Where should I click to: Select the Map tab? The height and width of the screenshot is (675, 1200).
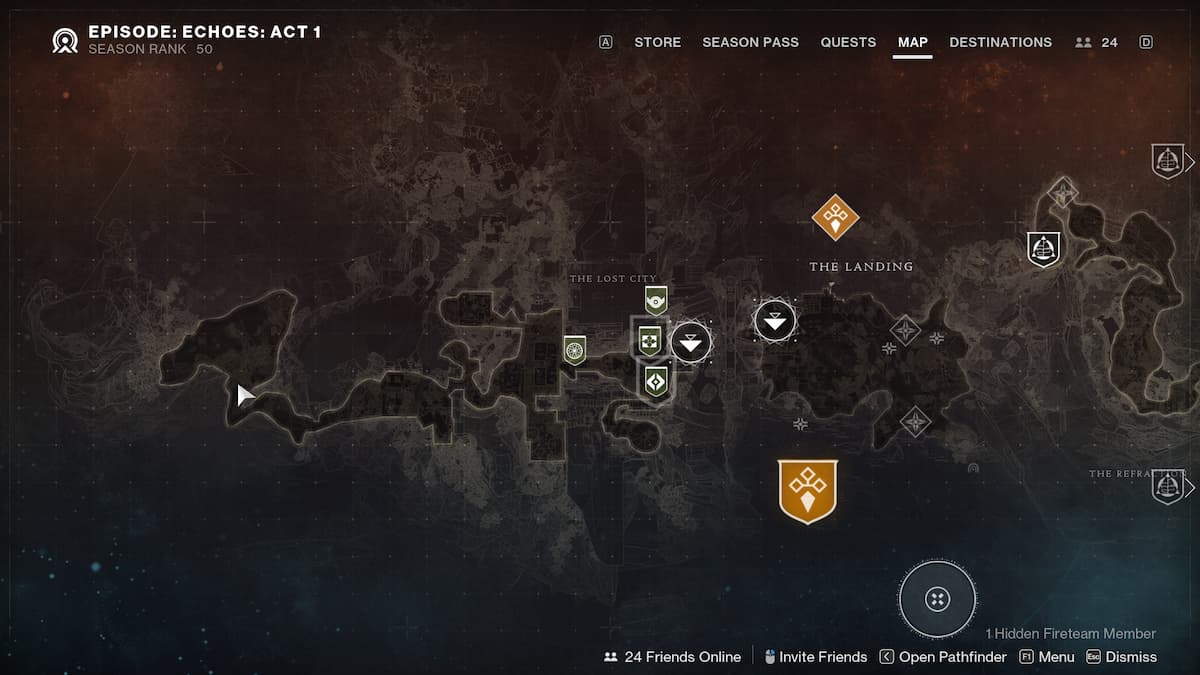click(x=912, y=42)
